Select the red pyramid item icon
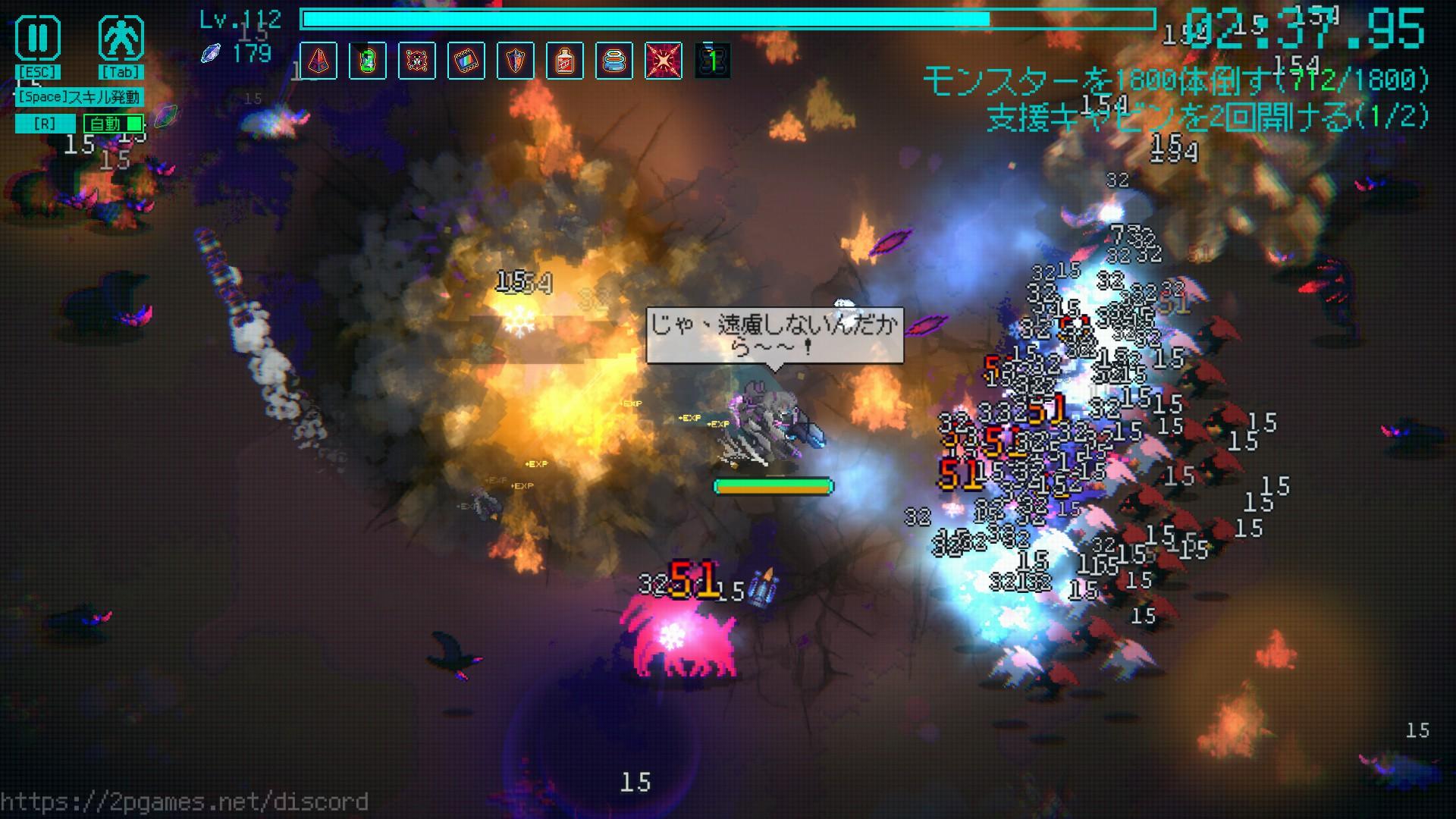This screenshot has height=819, width=1456. [x=318, y=61]
